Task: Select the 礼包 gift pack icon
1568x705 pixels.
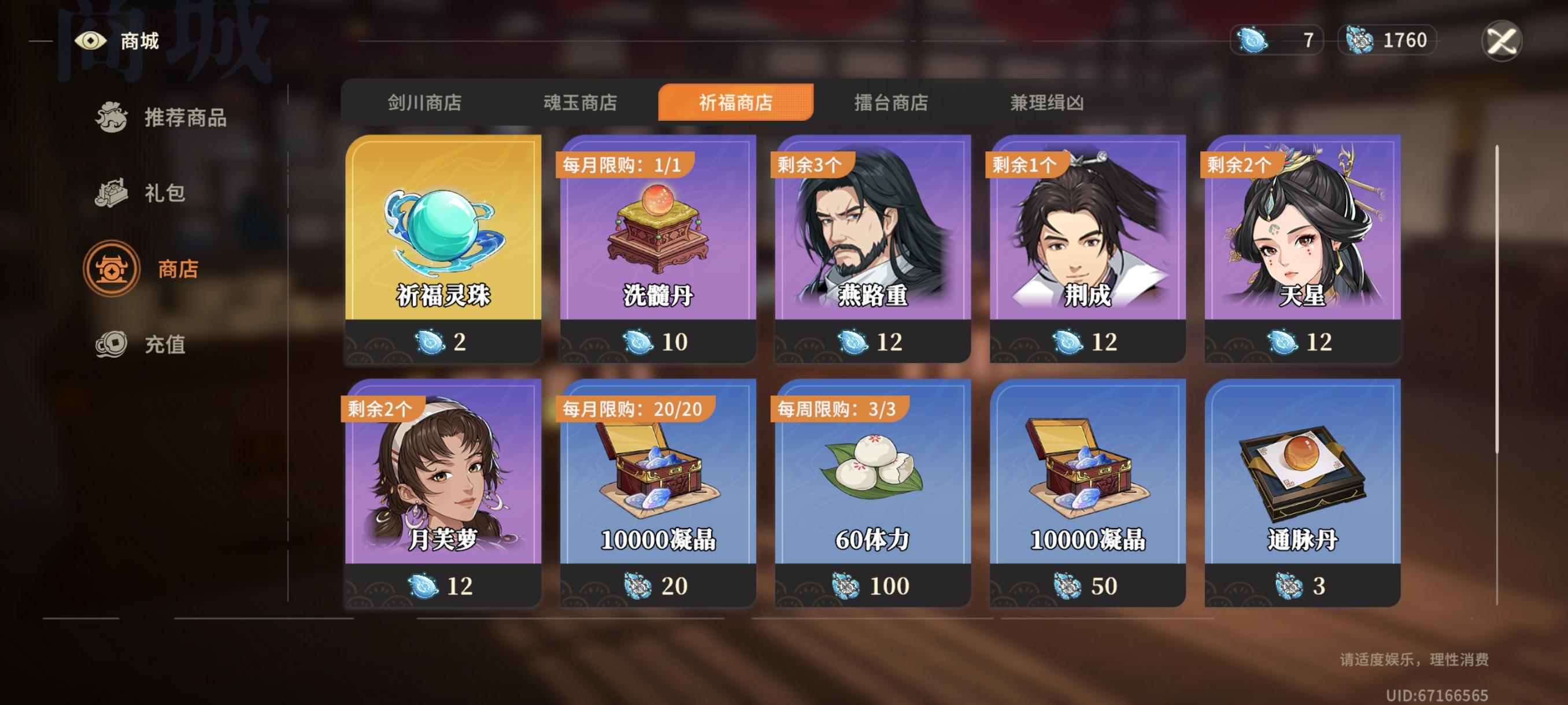Action: pyautogui.click(x=111, y=194)
